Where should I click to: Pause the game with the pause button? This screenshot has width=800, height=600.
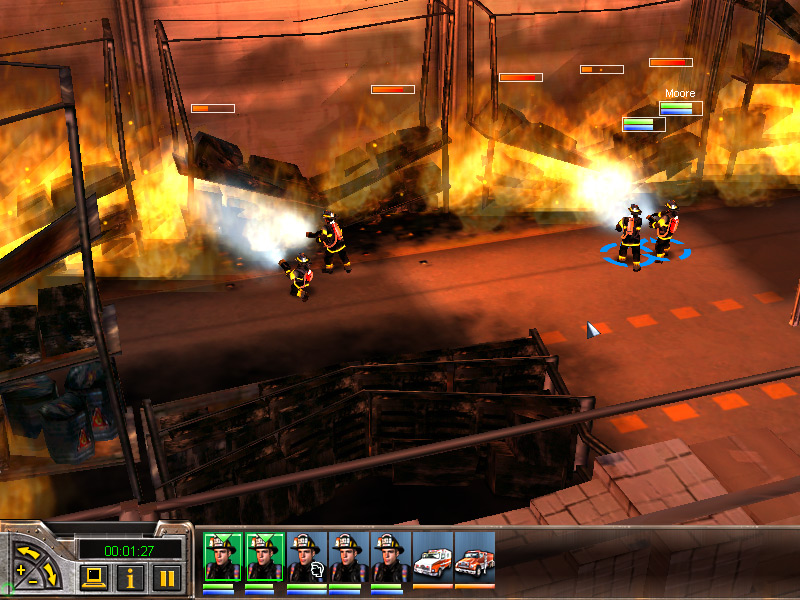[x=167, y=576]
